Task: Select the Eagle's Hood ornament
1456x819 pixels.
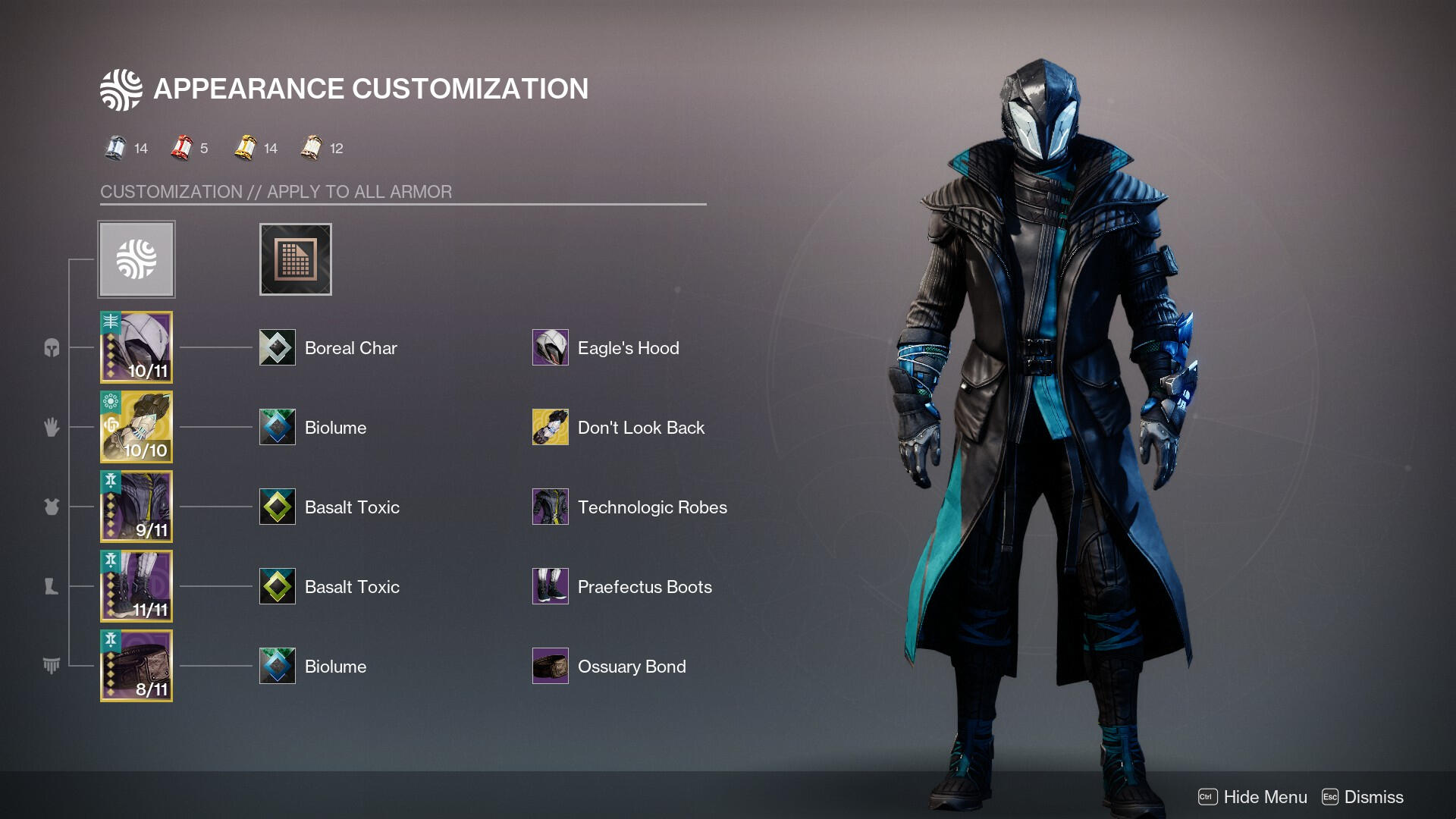Action: 551,348
